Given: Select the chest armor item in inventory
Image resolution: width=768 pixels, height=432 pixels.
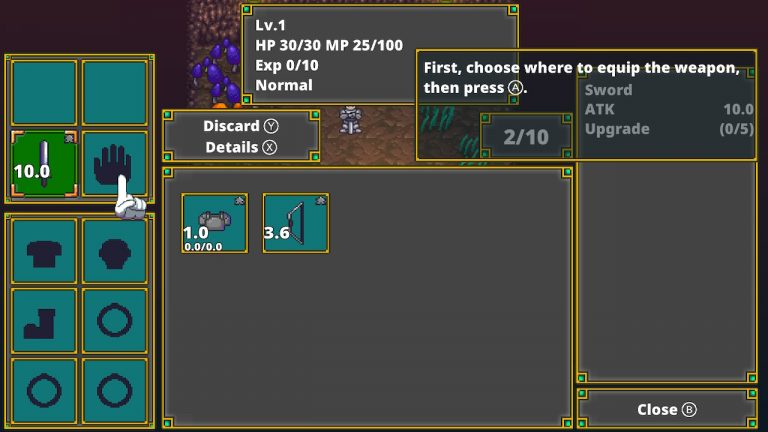Looking at the screenshot, I should pyautogui.click(x=214, y=223).
